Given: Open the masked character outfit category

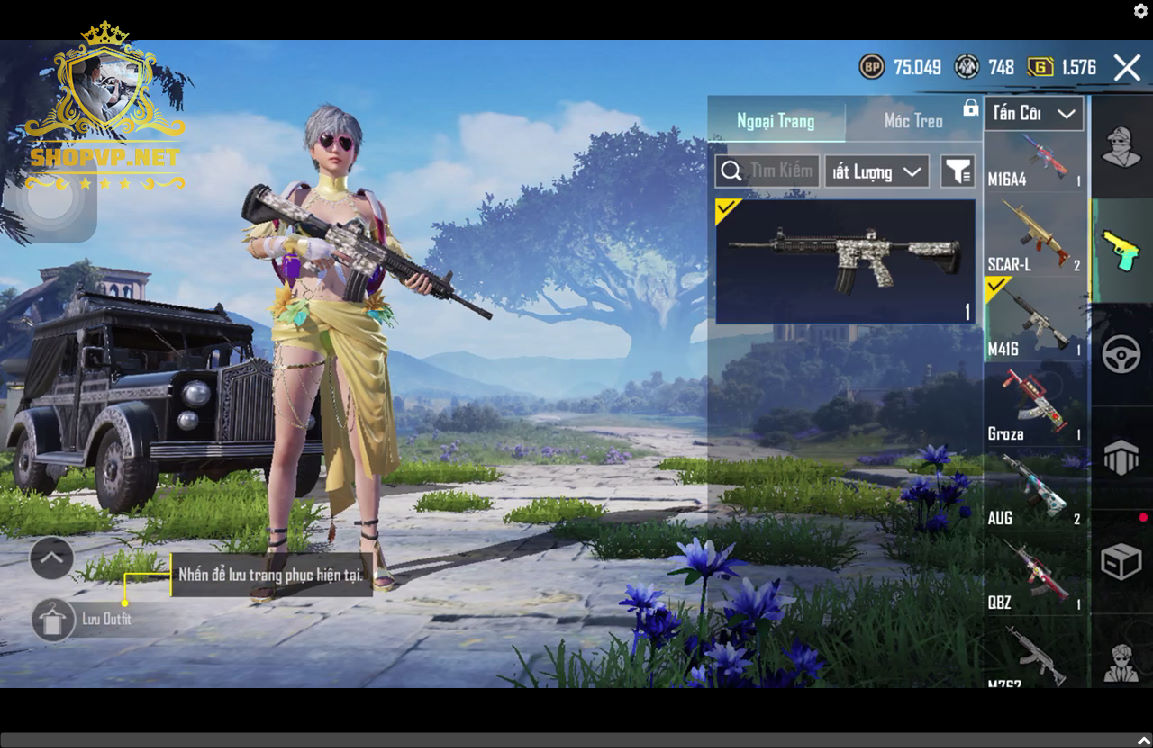Looking at the screenshot, I should tap(1121, 147).
